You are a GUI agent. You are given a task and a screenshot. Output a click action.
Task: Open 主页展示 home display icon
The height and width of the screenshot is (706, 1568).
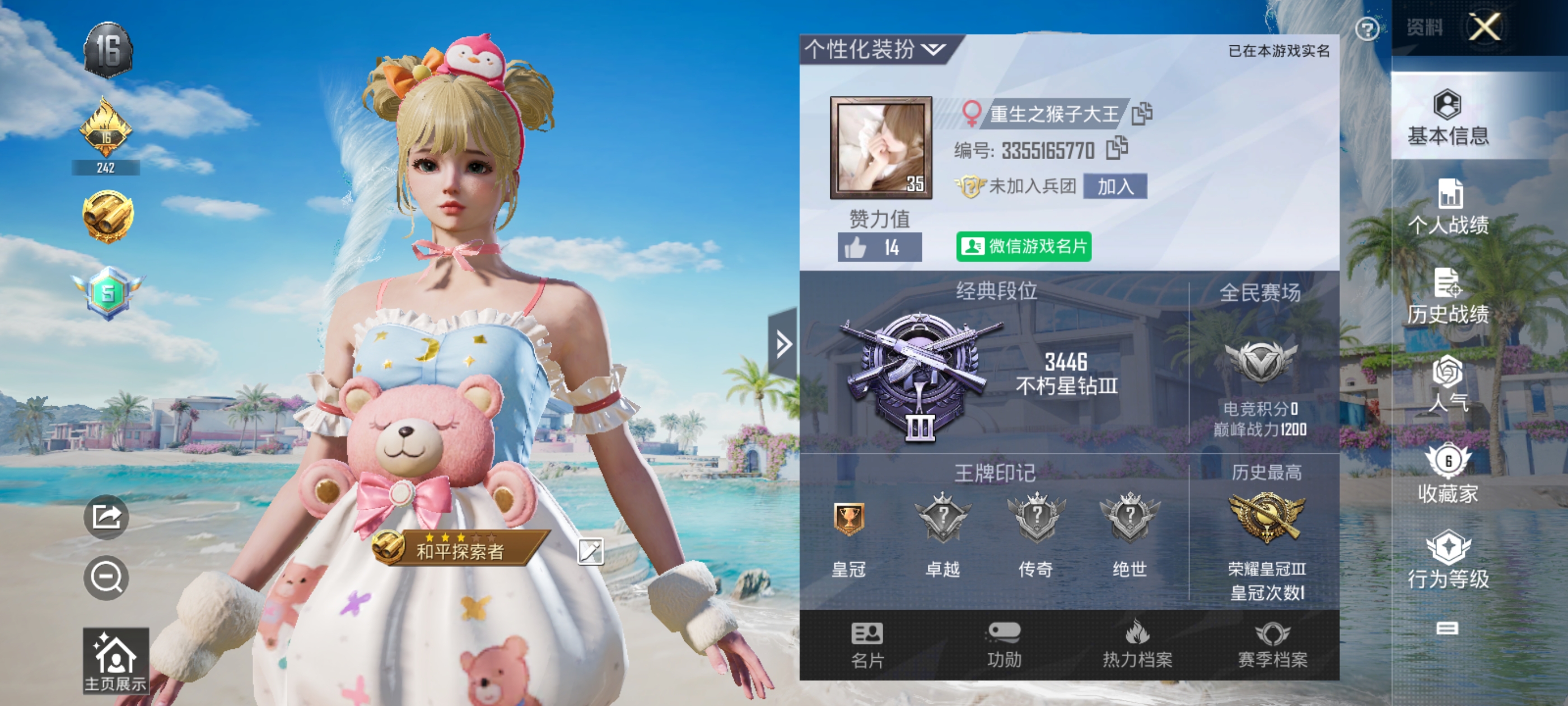pos(116,661)
